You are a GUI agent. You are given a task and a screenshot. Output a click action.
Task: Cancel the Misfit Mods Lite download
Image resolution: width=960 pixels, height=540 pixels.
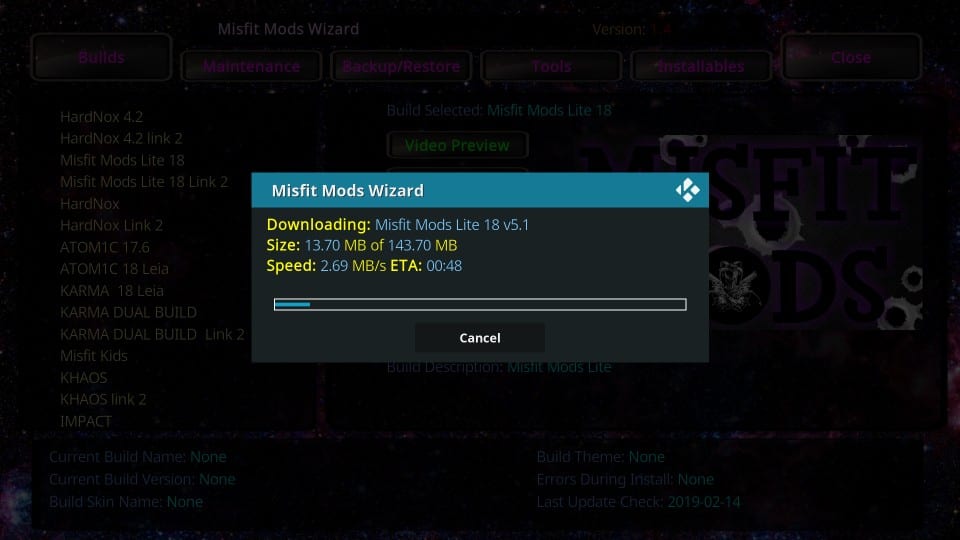point(479,338)
